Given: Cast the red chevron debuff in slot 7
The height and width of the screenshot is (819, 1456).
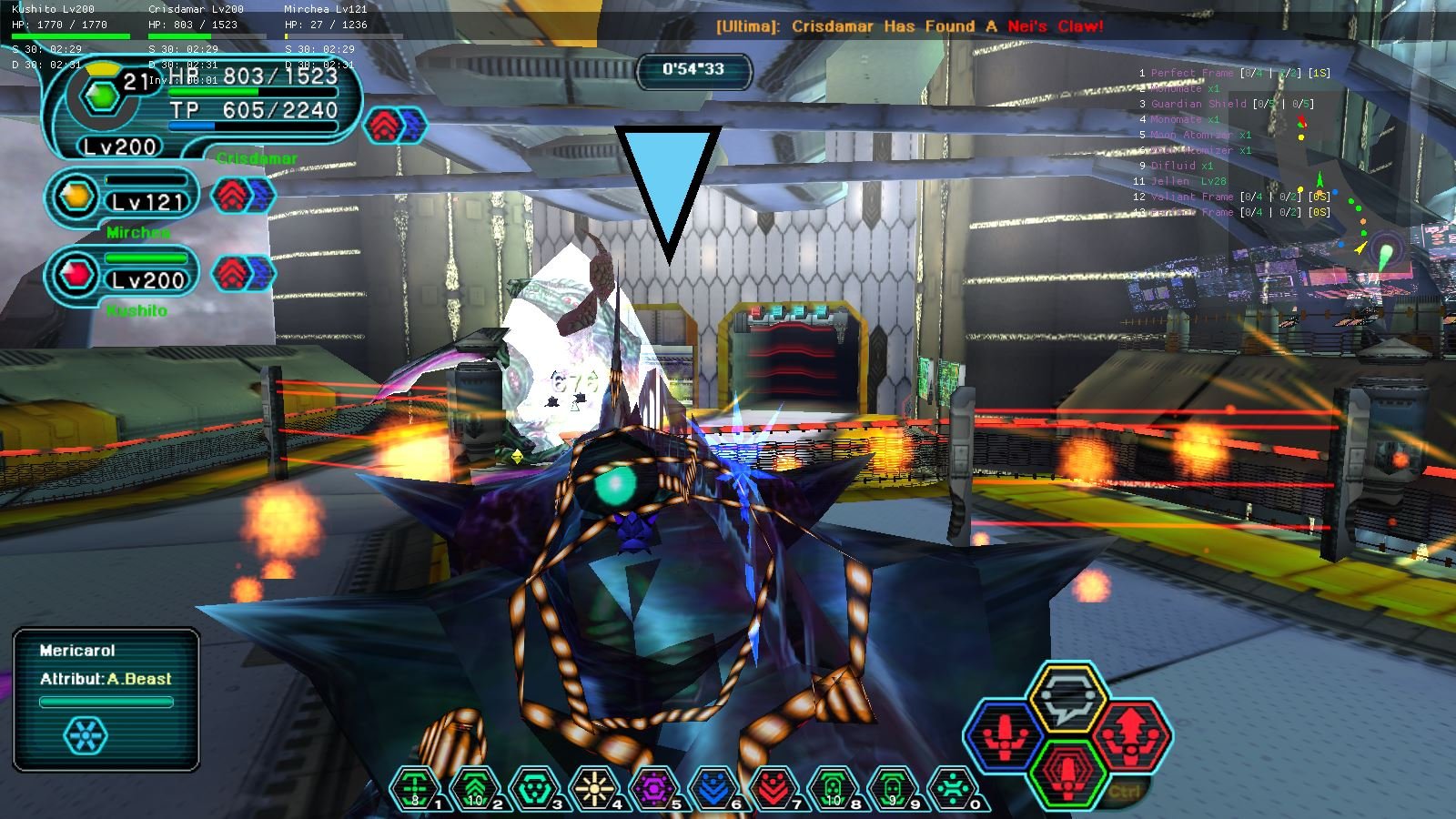Looking at the screenshot, I should (773, 788).
